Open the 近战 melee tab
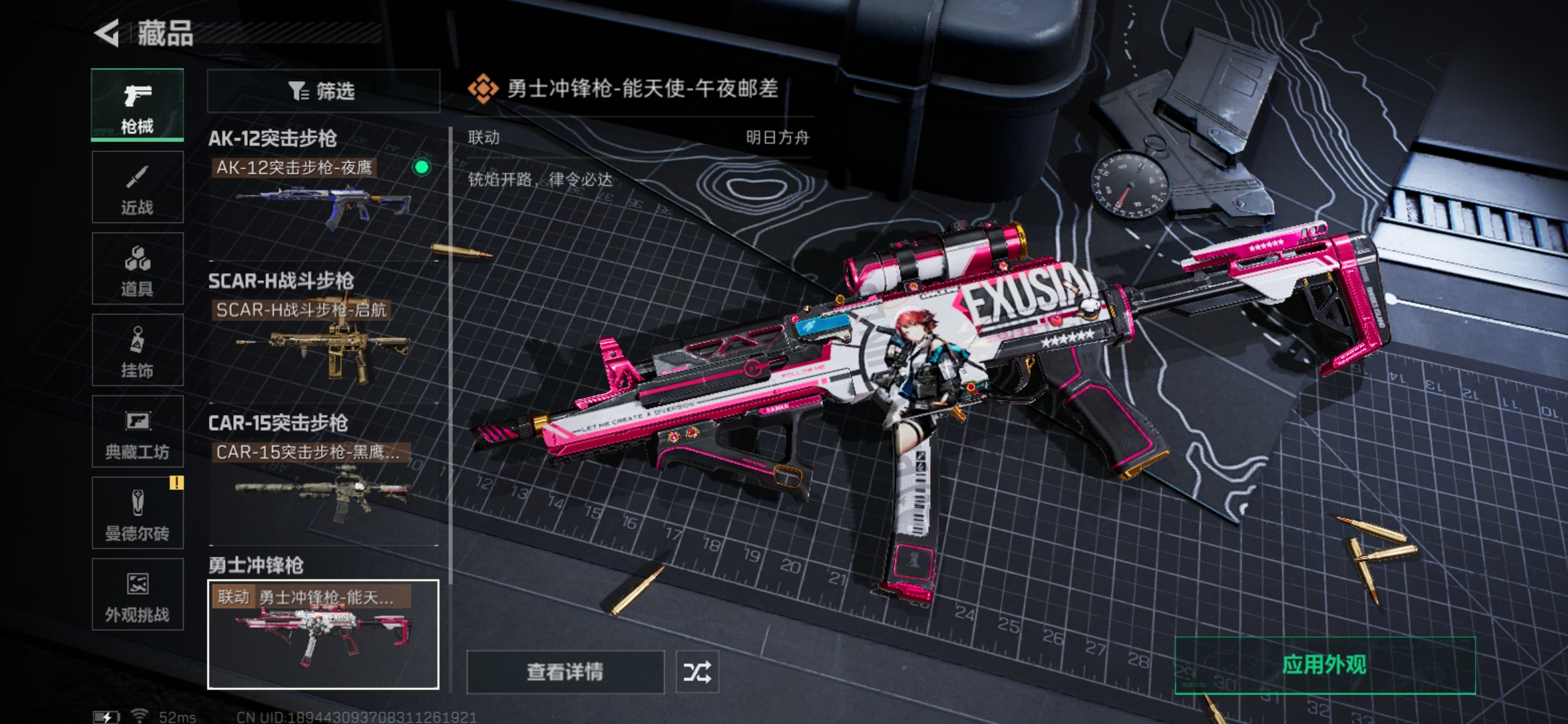 (x=137, y=187)
